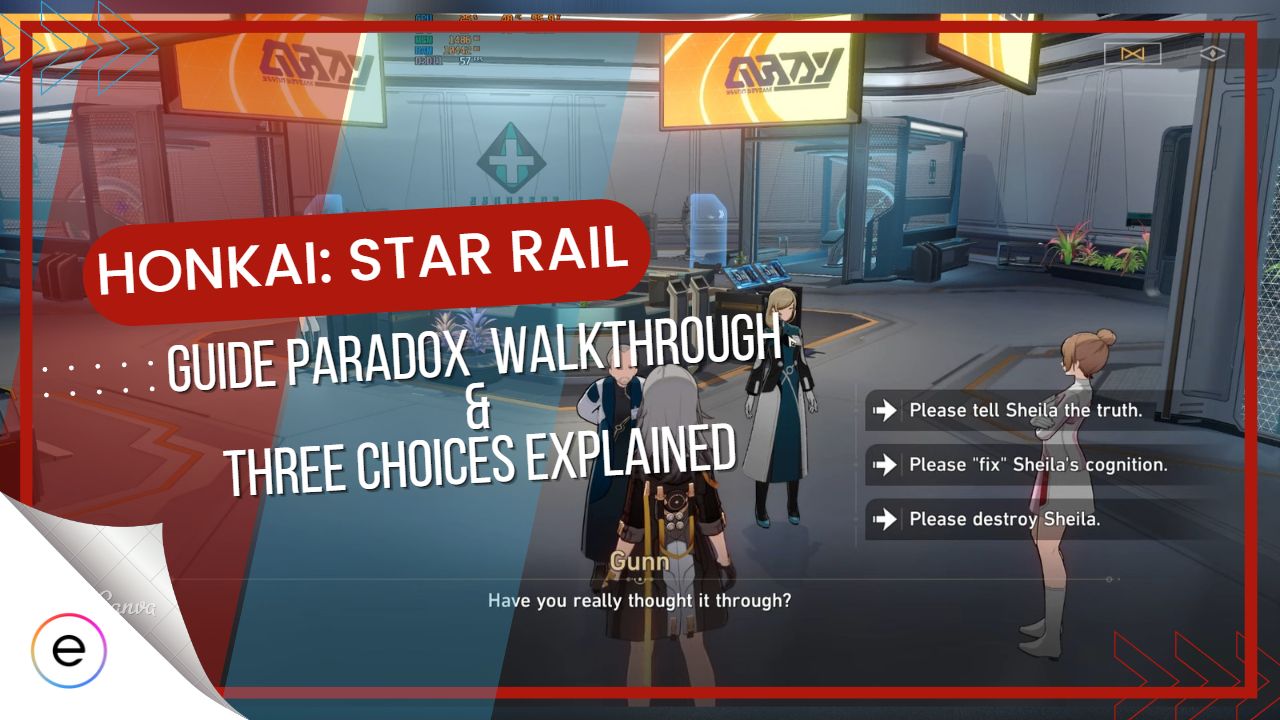The image size is (1280, 720).
Task: Toggle the dialogue auto-play button
Action: click(x=1132, y=53)
